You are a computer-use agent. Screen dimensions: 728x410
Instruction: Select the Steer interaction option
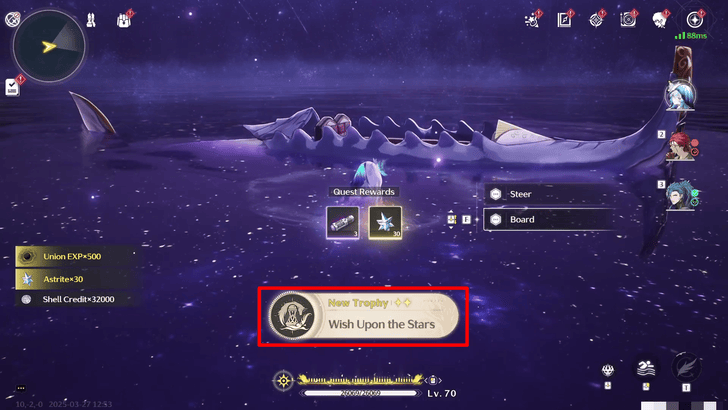click(x=548, y=194)
